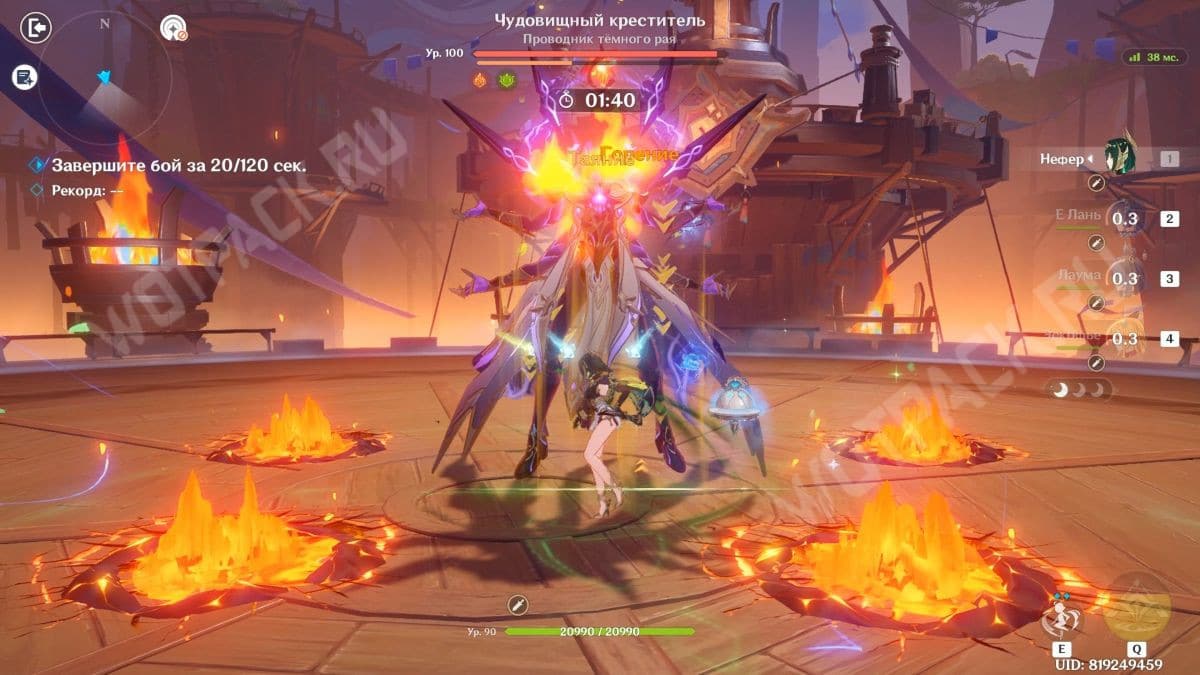The width and height of the screenshot is (1200, 675).
Task: Switch to party member Е Лань
Action: pyautogui.click(x=1124, y=219)
